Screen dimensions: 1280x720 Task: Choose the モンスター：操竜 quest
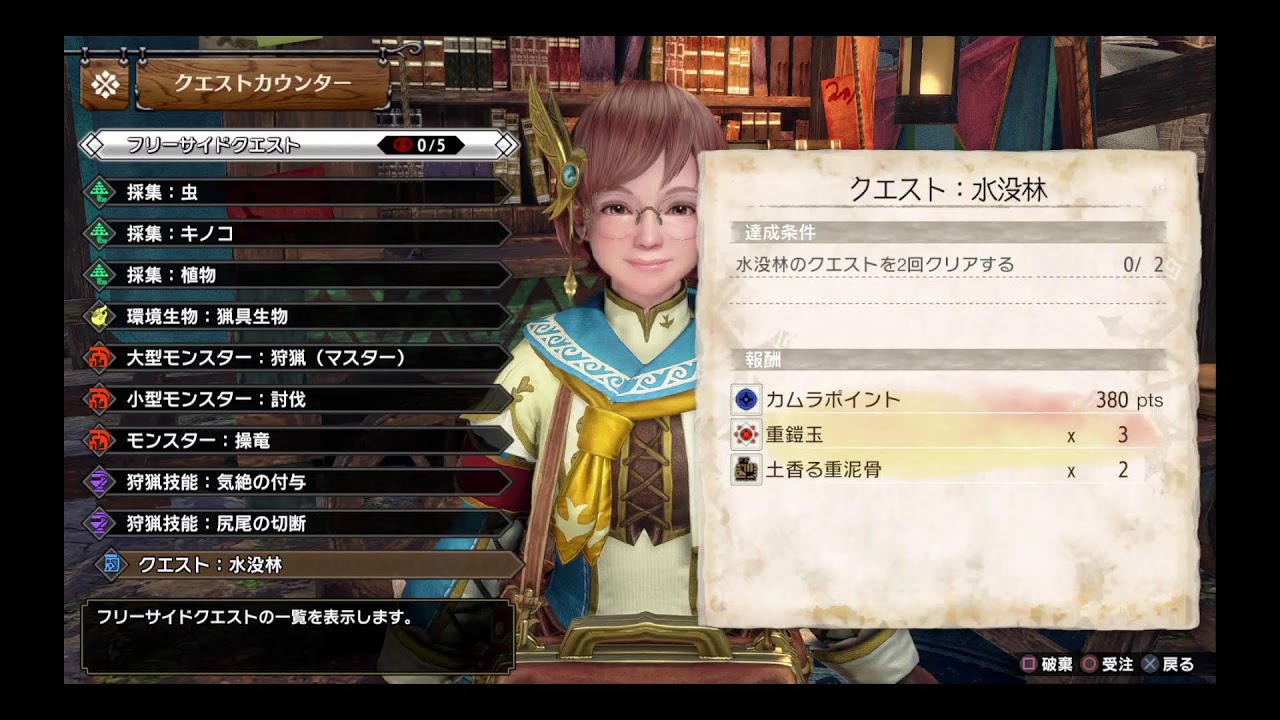point(300,441)
